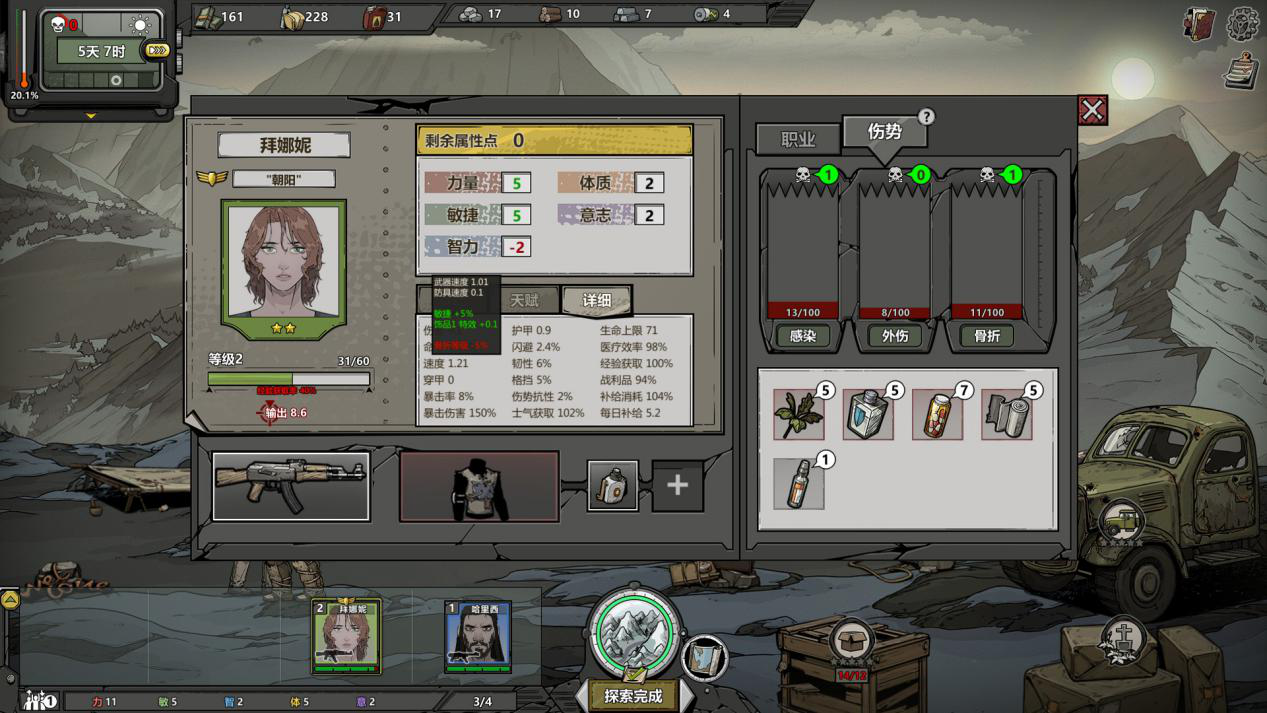1267x713 pixels.
Task: Click the AK rifle weapon slot
Action: [x=291, y=486]
